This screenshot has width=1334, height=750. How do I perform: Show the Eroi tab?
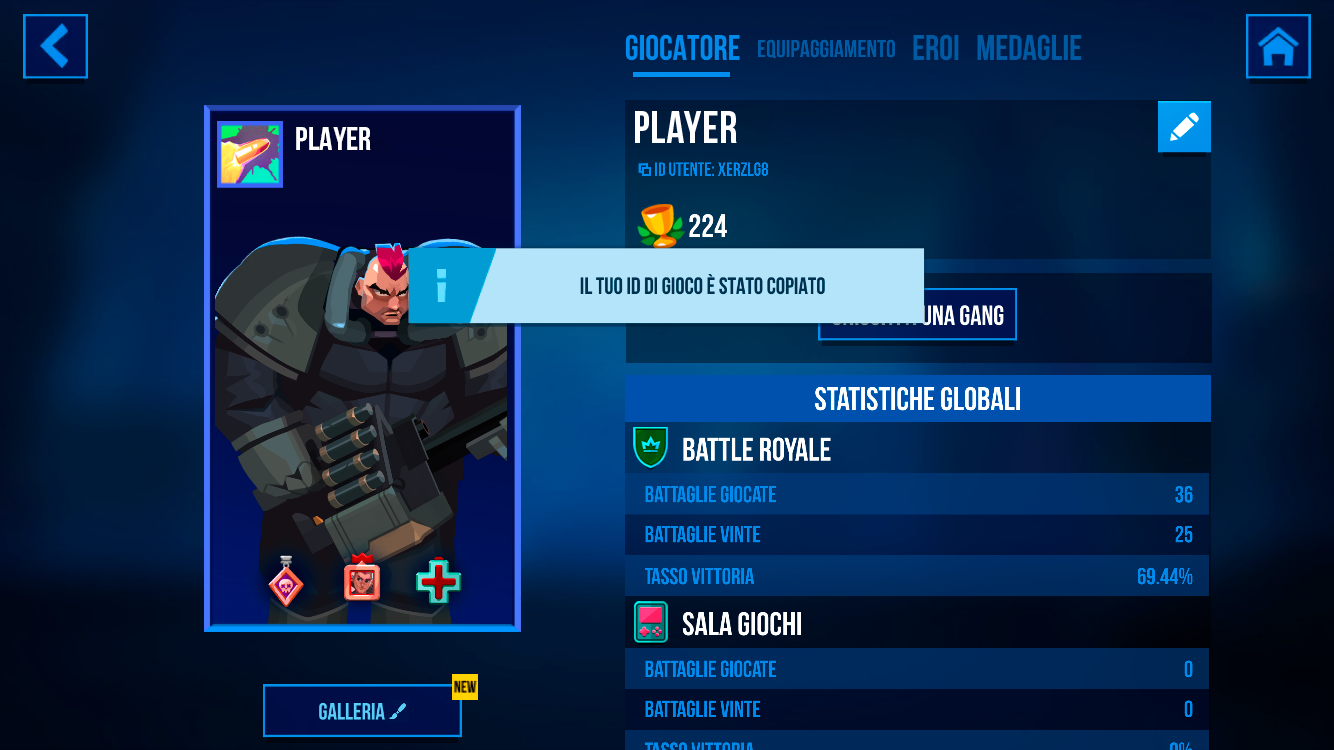935,49
